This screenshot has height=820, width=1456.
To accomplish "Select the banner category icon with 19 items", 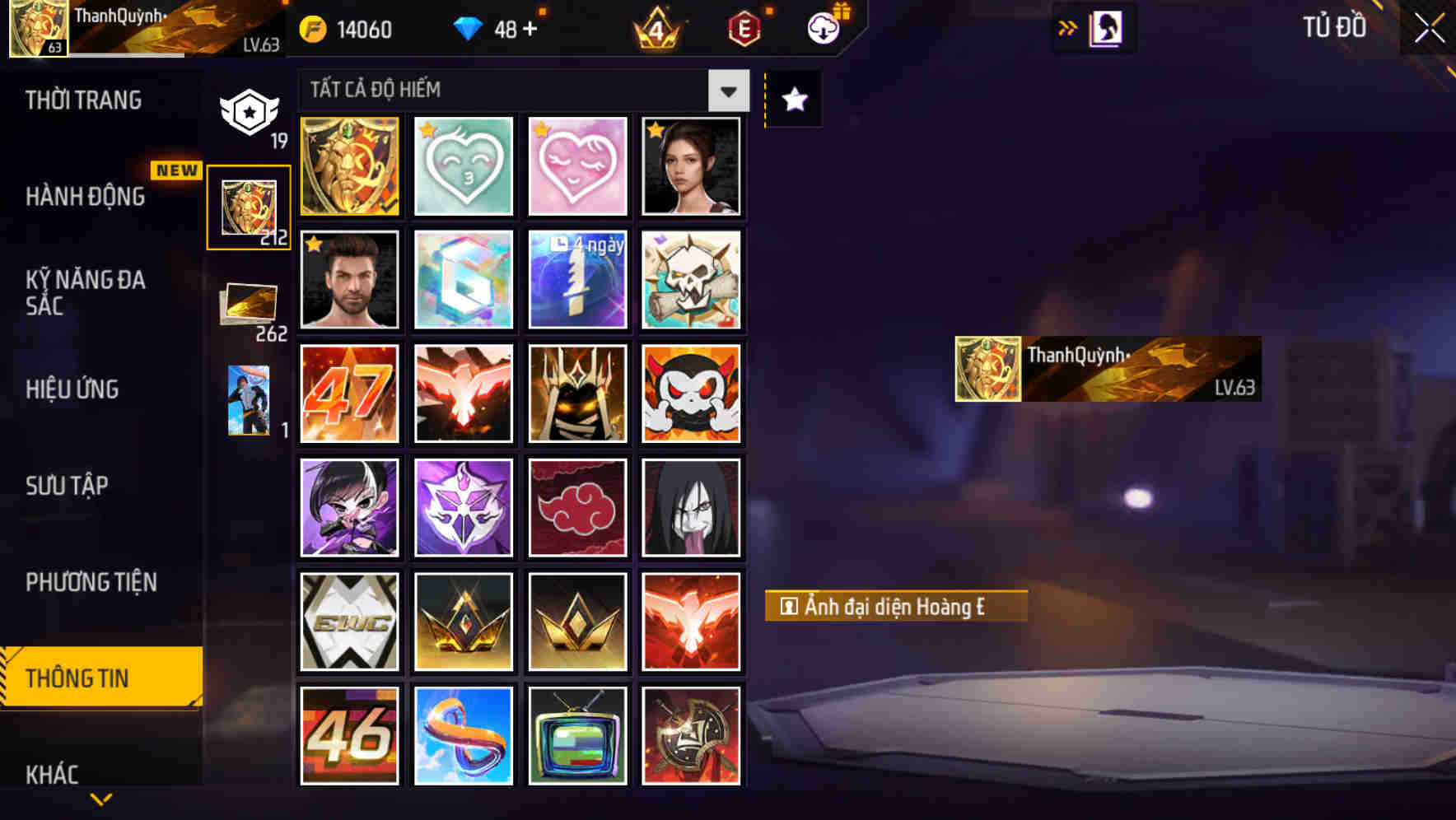I will coord(248,109).
